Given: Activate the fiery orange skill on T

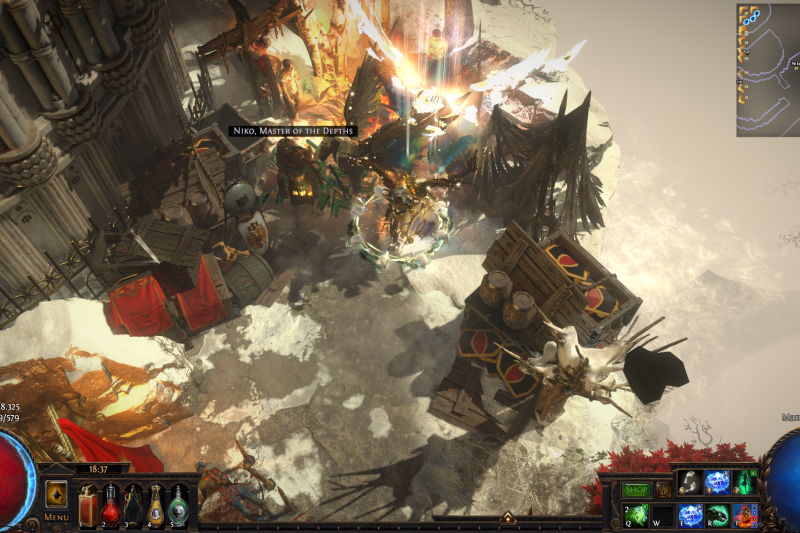Looking at the screenshot, I should [746, 515].
